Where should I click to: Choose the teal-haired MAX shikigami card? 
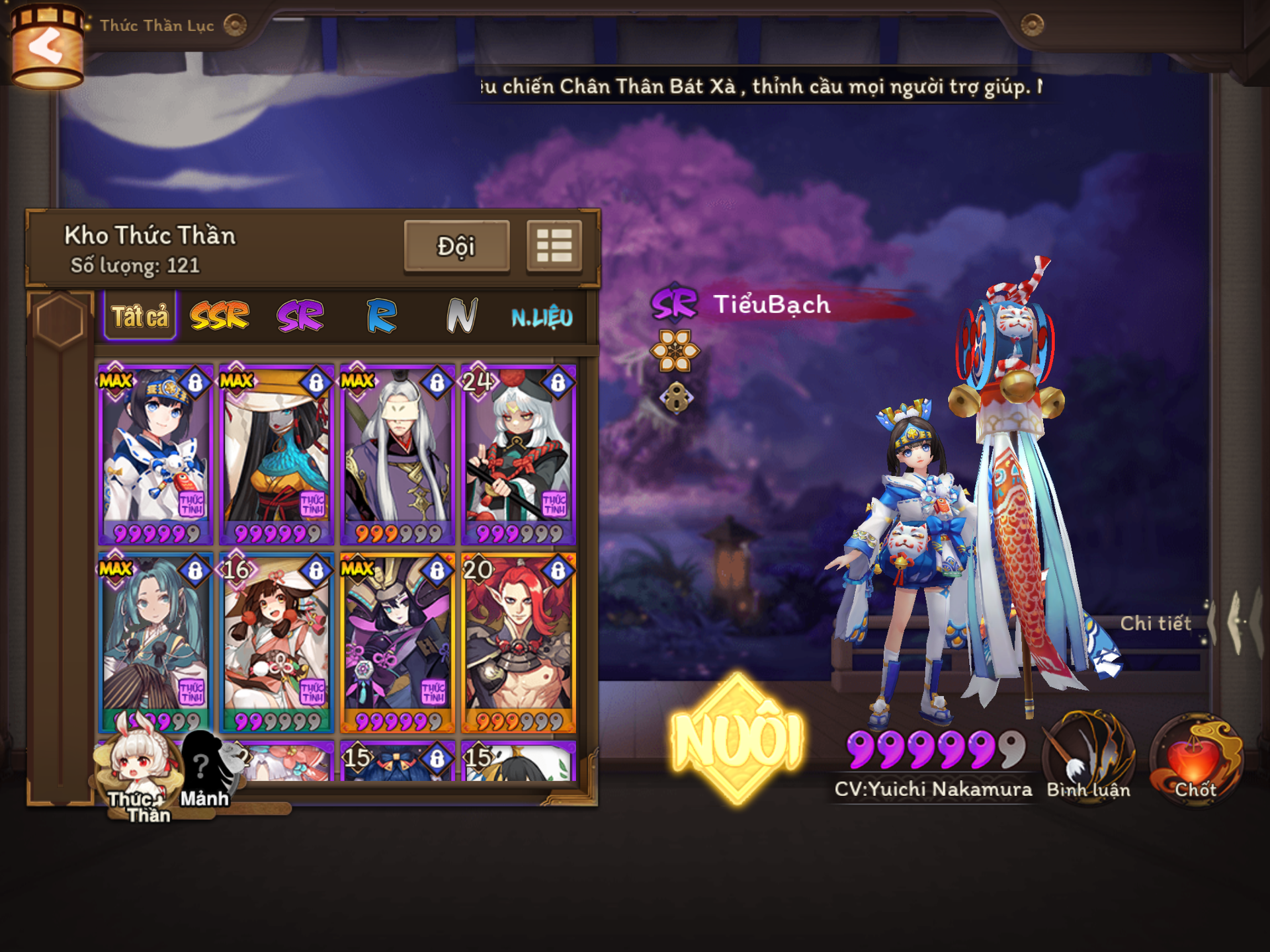(x=155, y=643)
